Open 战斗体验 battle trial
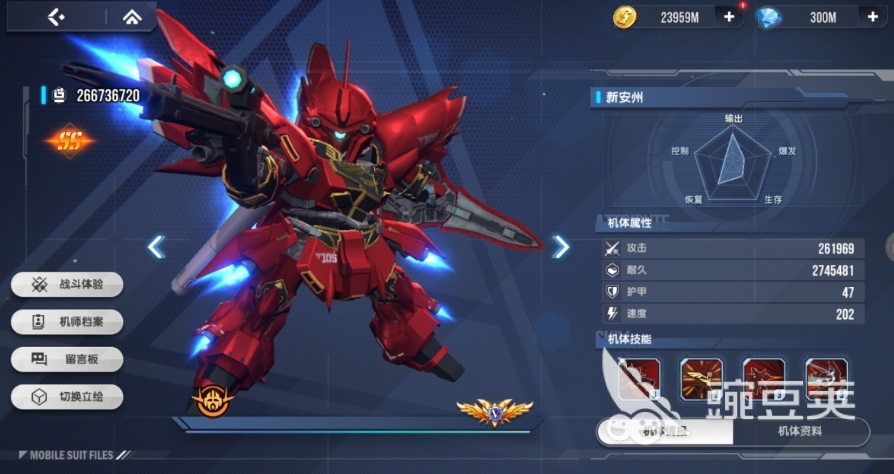The height and width of the screenshot is (474, 894). coord(68,284)
